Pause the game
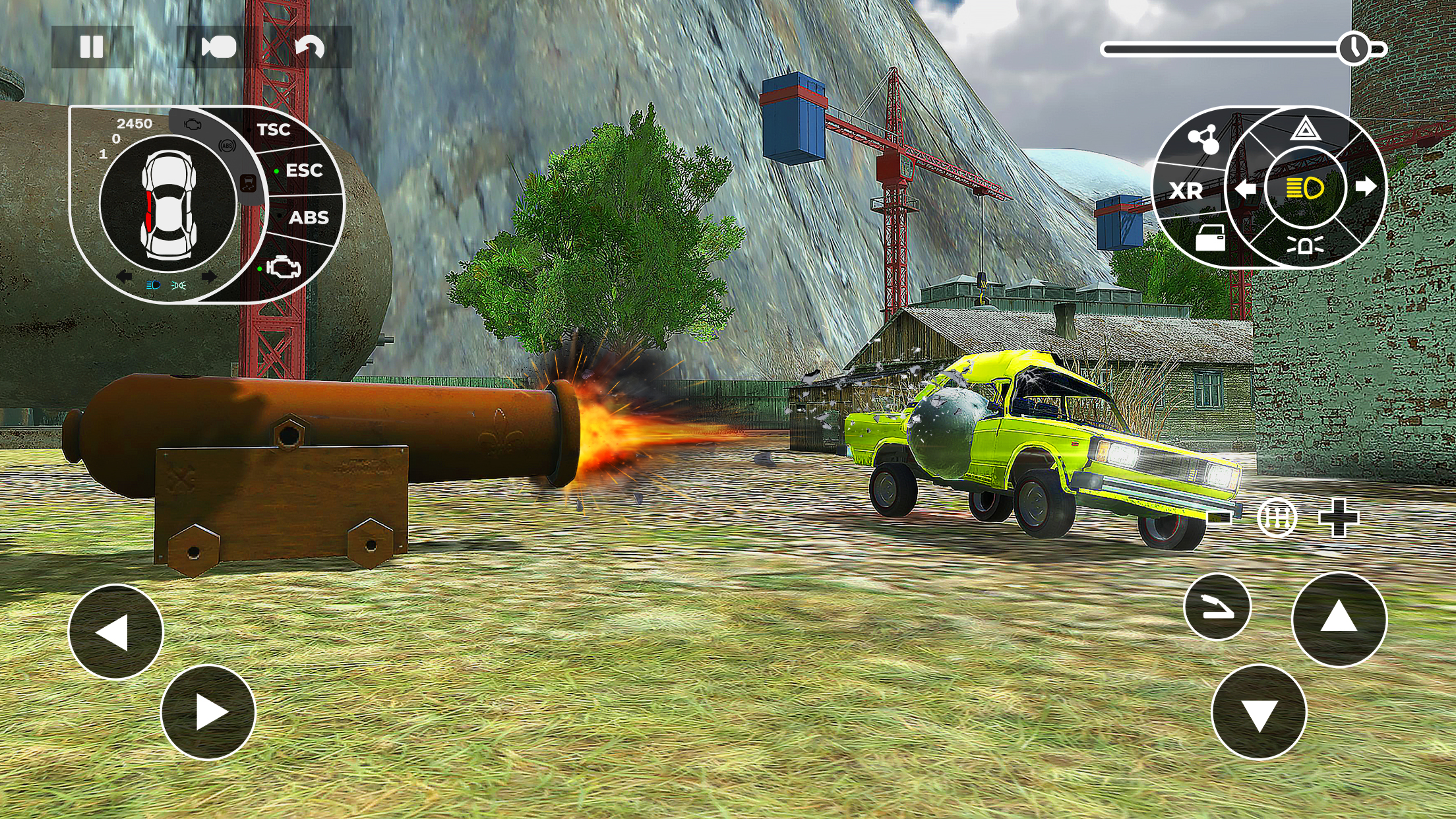The width and height of the screenshot is (1456, 819). click(92, 45)
